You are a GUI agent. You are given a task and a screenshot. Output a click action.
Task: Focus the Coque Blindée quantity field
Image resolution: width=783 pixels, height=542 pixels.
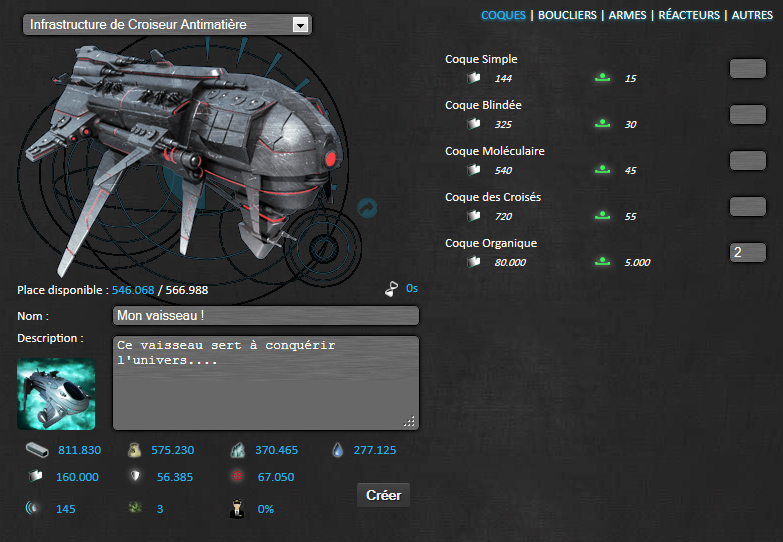[747, 114]
